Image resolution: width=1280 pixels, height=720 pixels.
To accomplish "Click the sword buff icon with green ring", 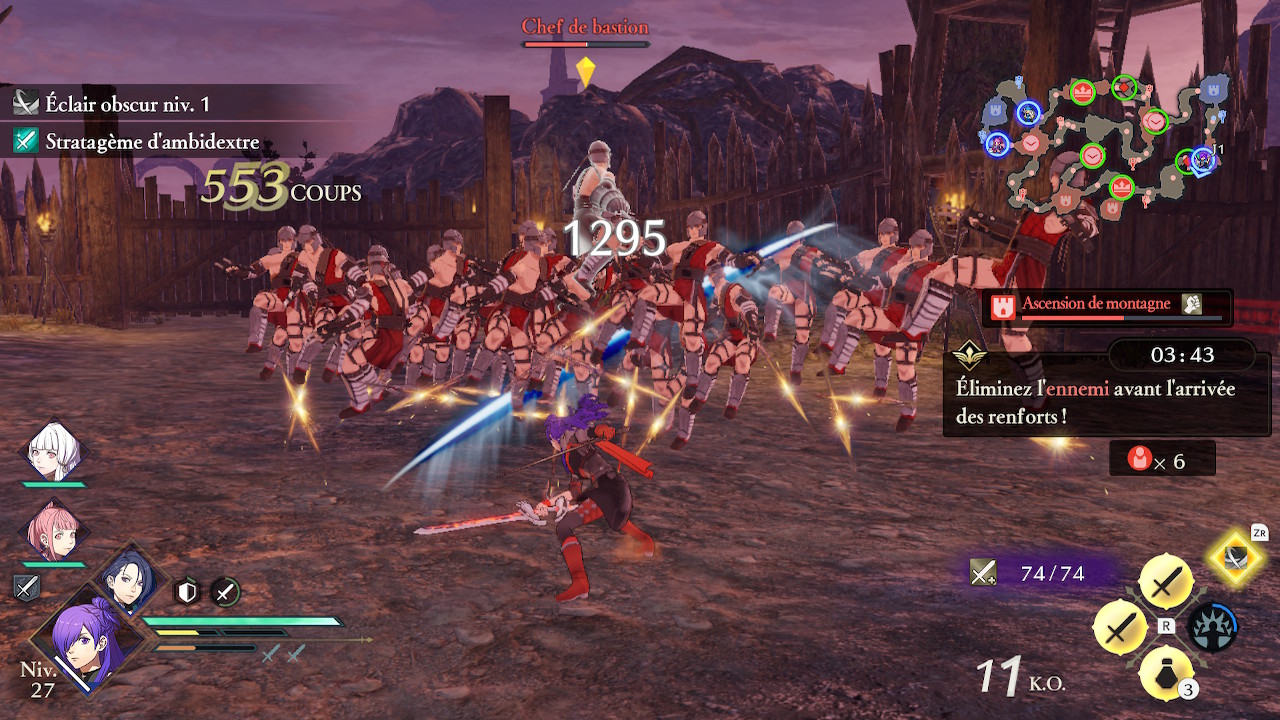I will (226, 592).
